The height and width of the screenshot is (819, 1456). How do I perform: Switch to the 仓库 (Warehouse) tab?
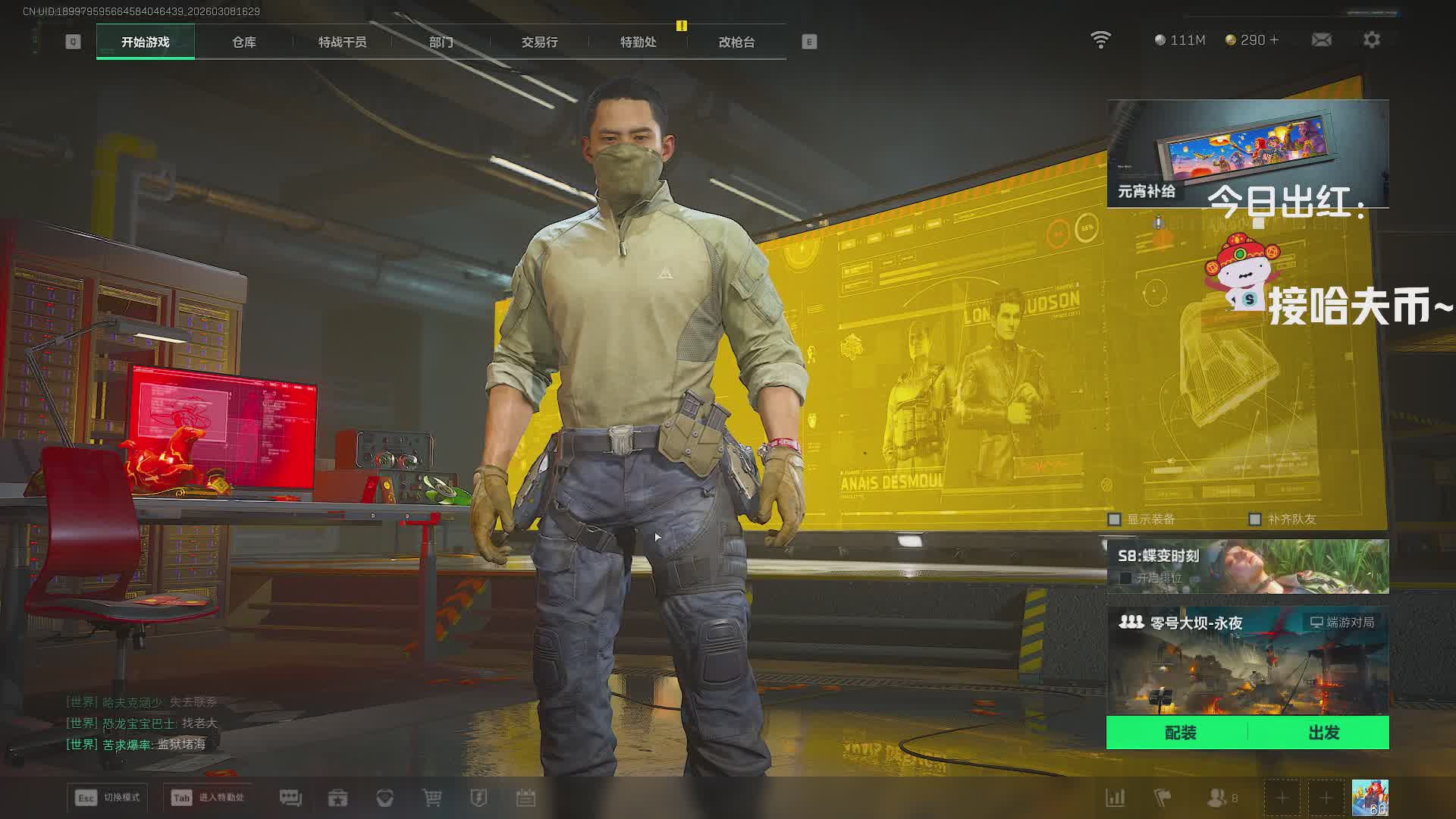(243, 42)
